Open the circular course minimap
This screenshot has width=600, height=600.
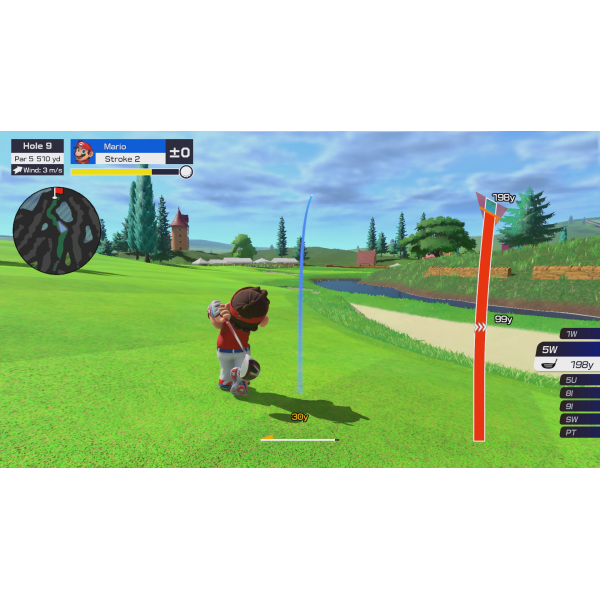[56, 230]
